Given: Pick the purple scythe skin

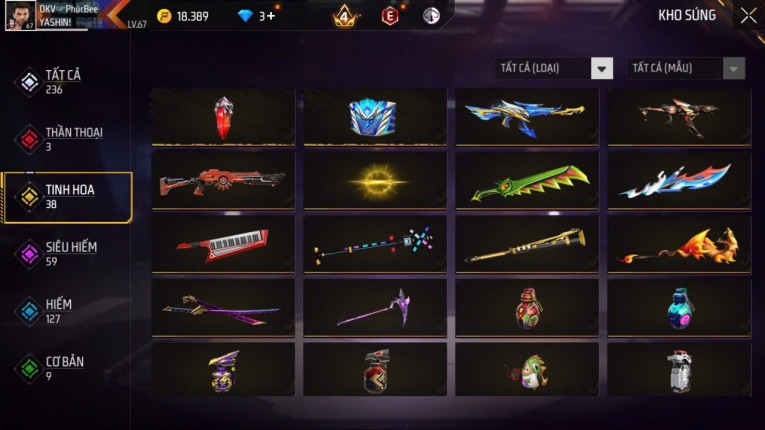Looking at the screenshot, I should point(375,308).
